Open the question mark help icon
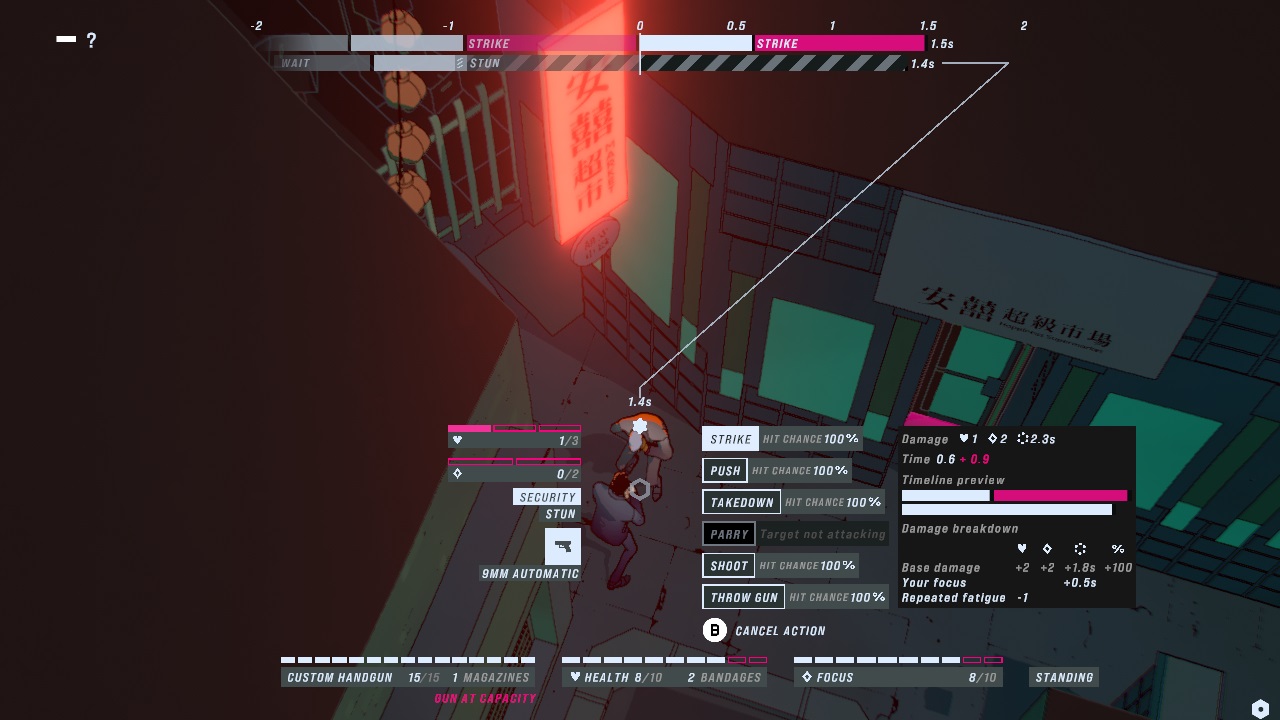 click(92, 41)
